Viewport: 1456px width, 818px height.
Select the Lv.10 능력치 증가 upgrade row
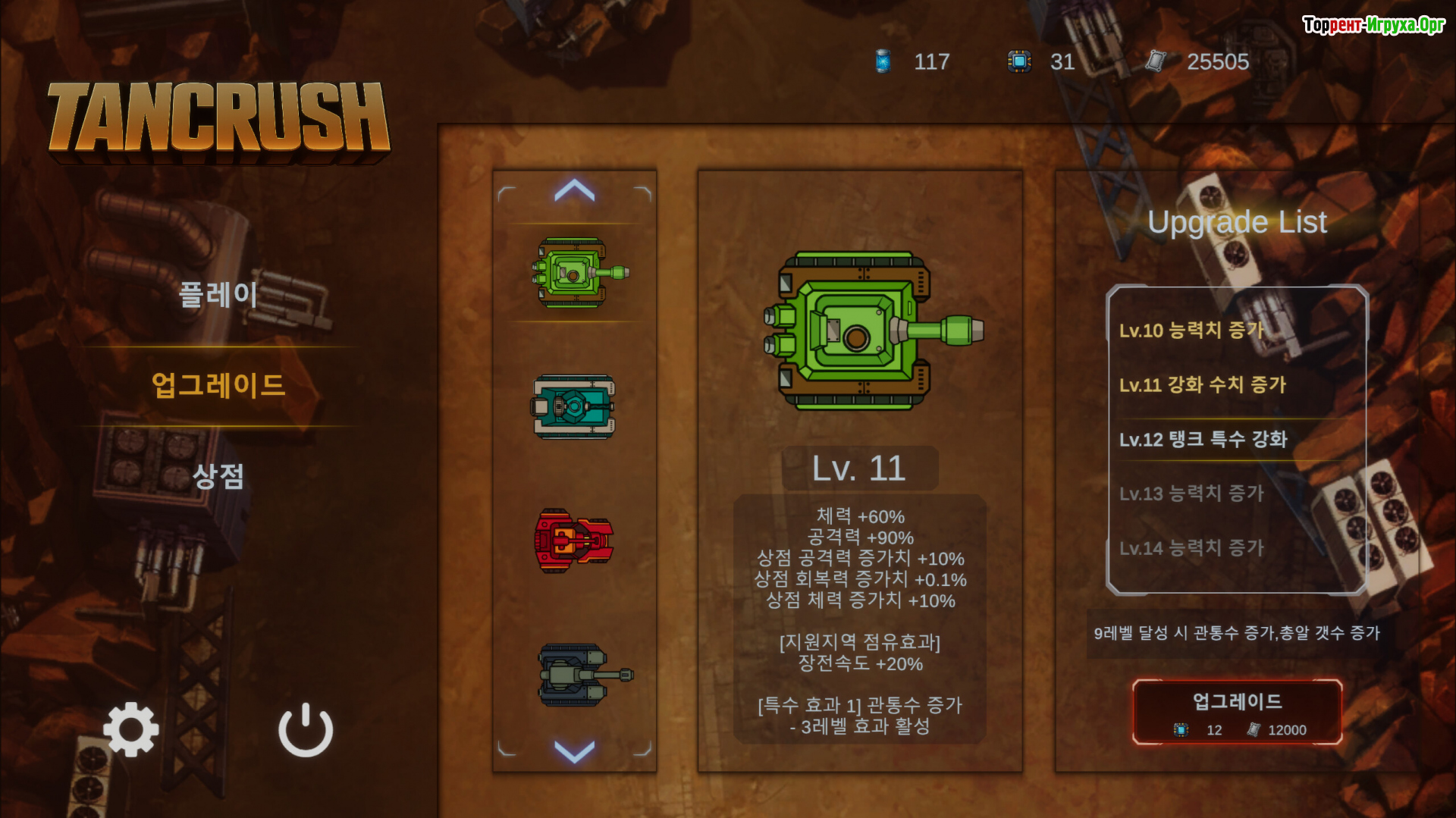click(1191, 331)
